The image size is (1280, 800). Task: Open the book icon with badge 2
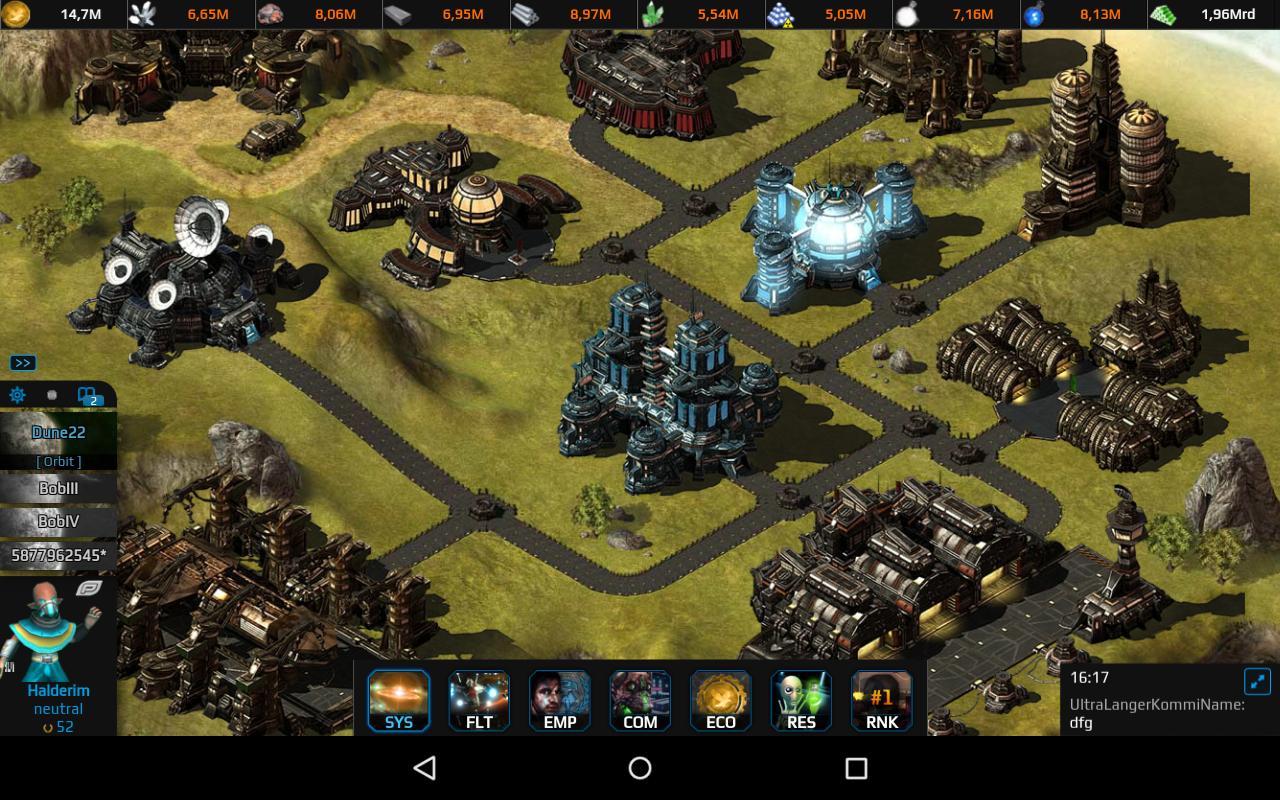pos(87,395)
